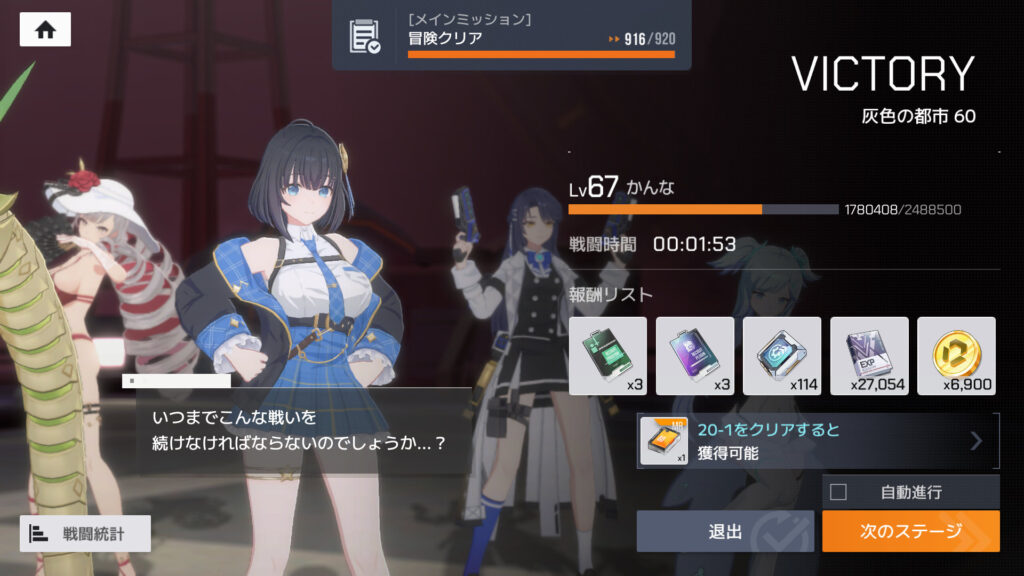Show 戦闘統計 battle statistics

click(x=85, y=534)
